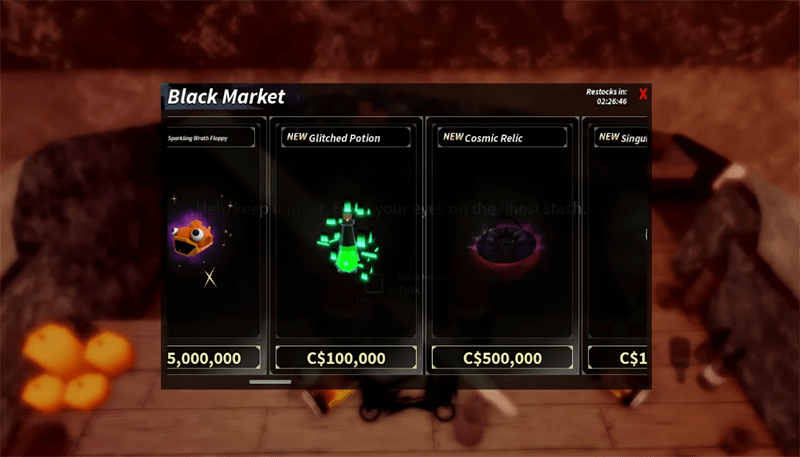Viewport: 800px width, 457px height.
Task: Select the Cosmic Relic item card
Action: tap(502, 240)
